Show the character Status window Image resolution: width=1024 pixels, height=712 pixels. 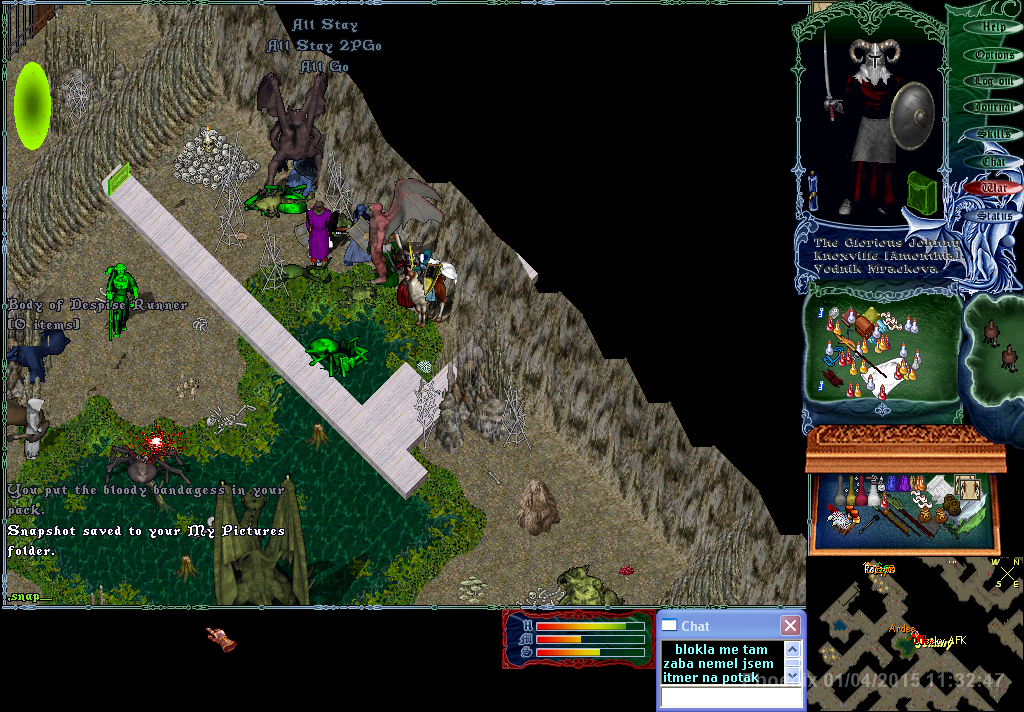pyautogui.click(x=993, y=214)
